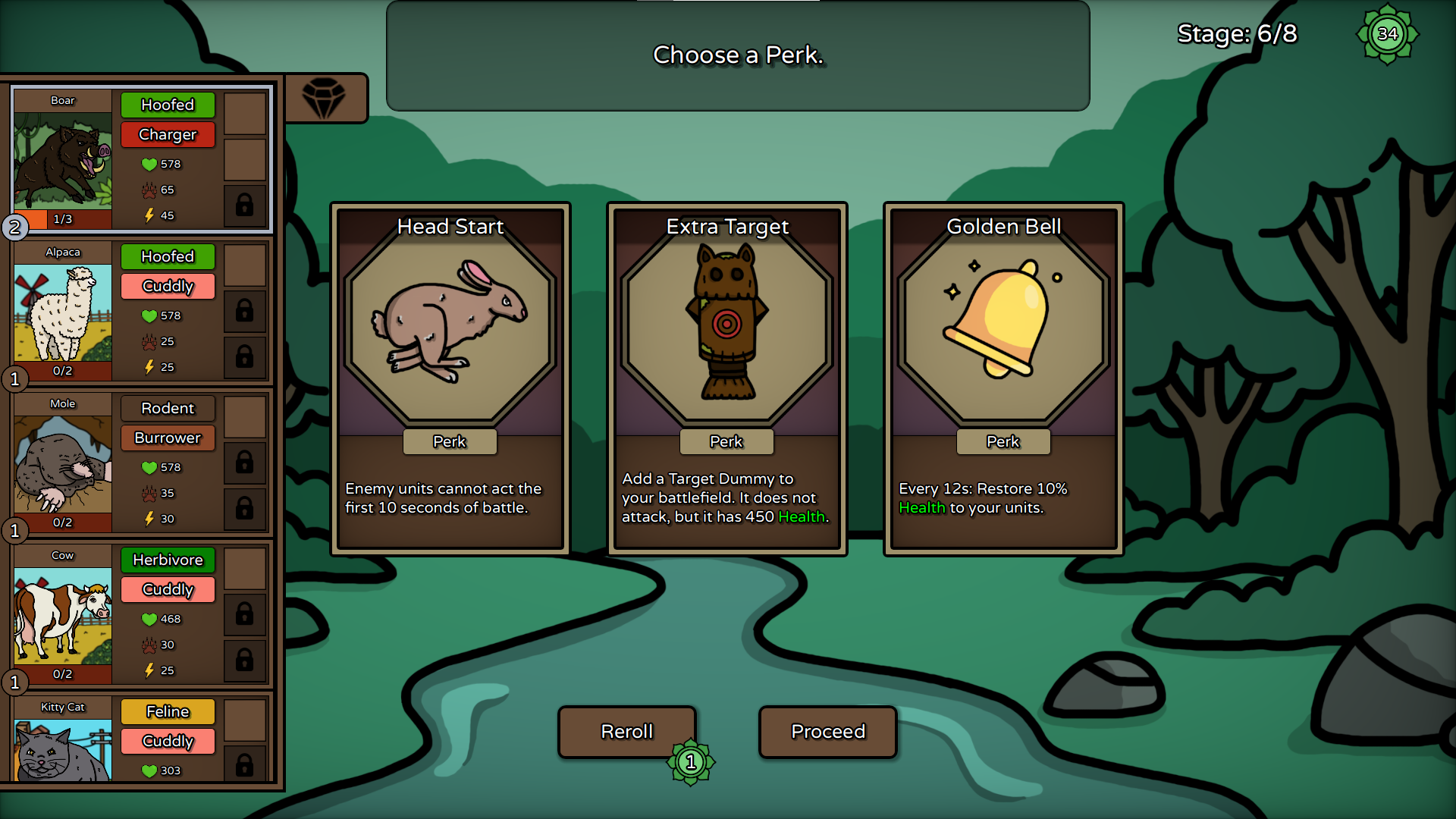Click the Boar's Charger trait tag
Viewport: 1456px width, 819px height.
[168, 135]
